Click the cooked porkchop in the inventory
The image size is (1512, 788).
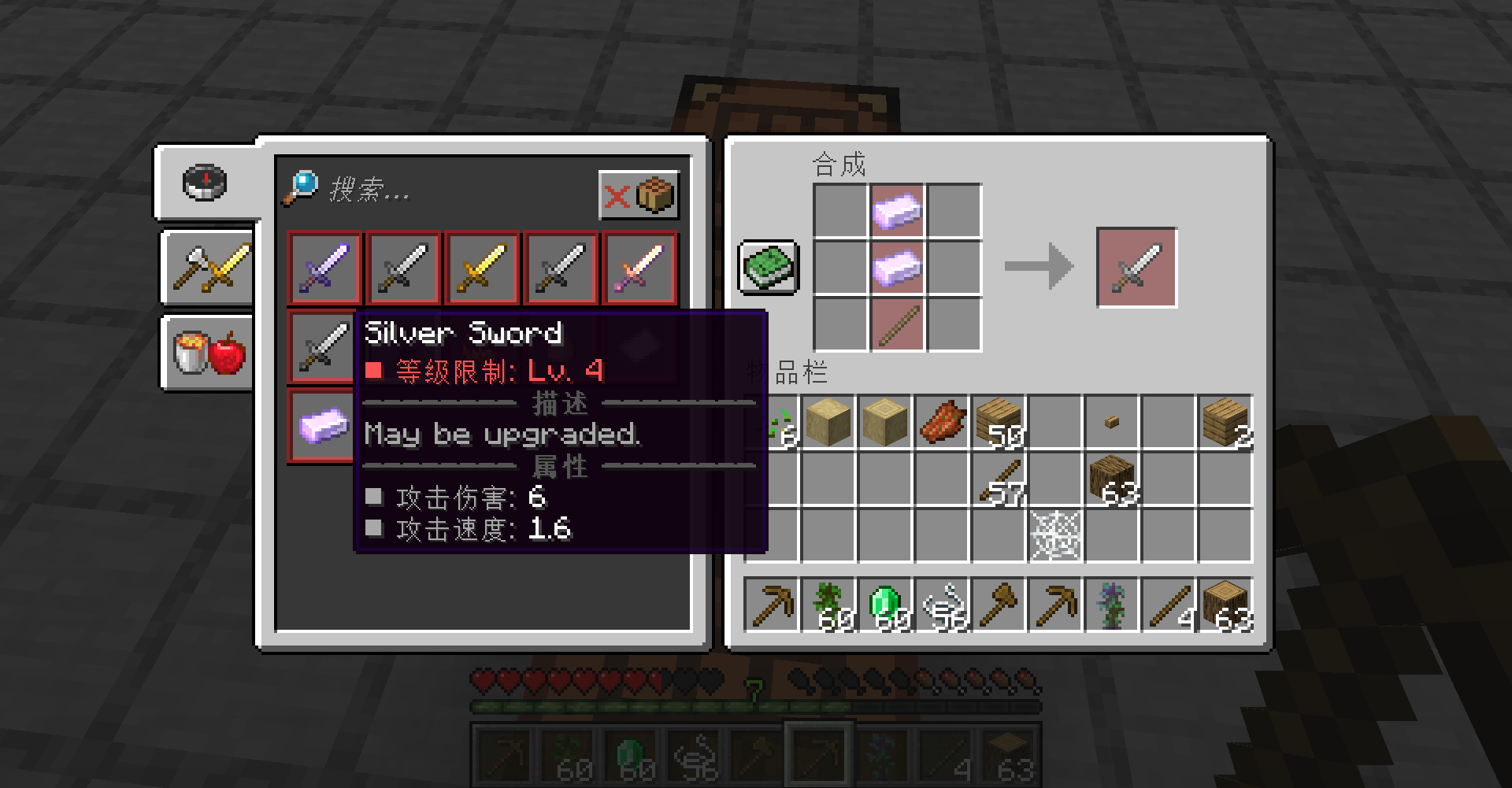(x=941, y=420)
